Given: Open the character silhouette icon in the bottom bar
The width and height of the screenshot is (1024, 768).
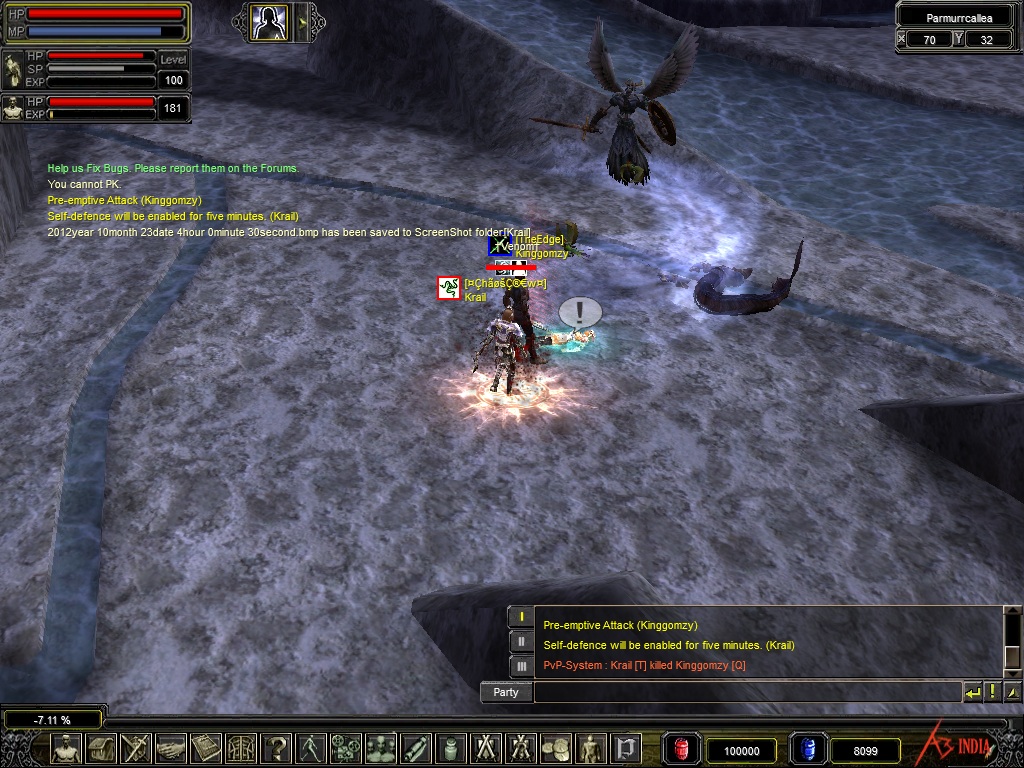Looking at the screenshot, I should pyautogui.click(x=66, y=748).
